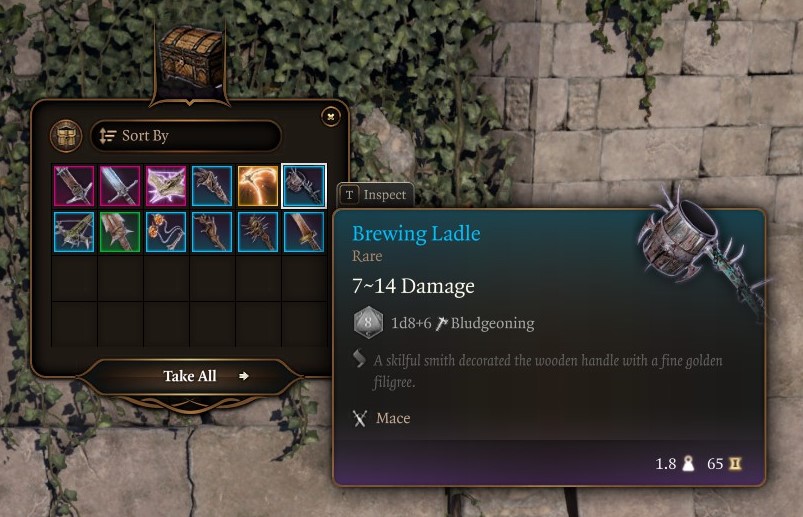Choose the spiked morningstar slot
Screen dimensions: 803x517
pos(258,232)
